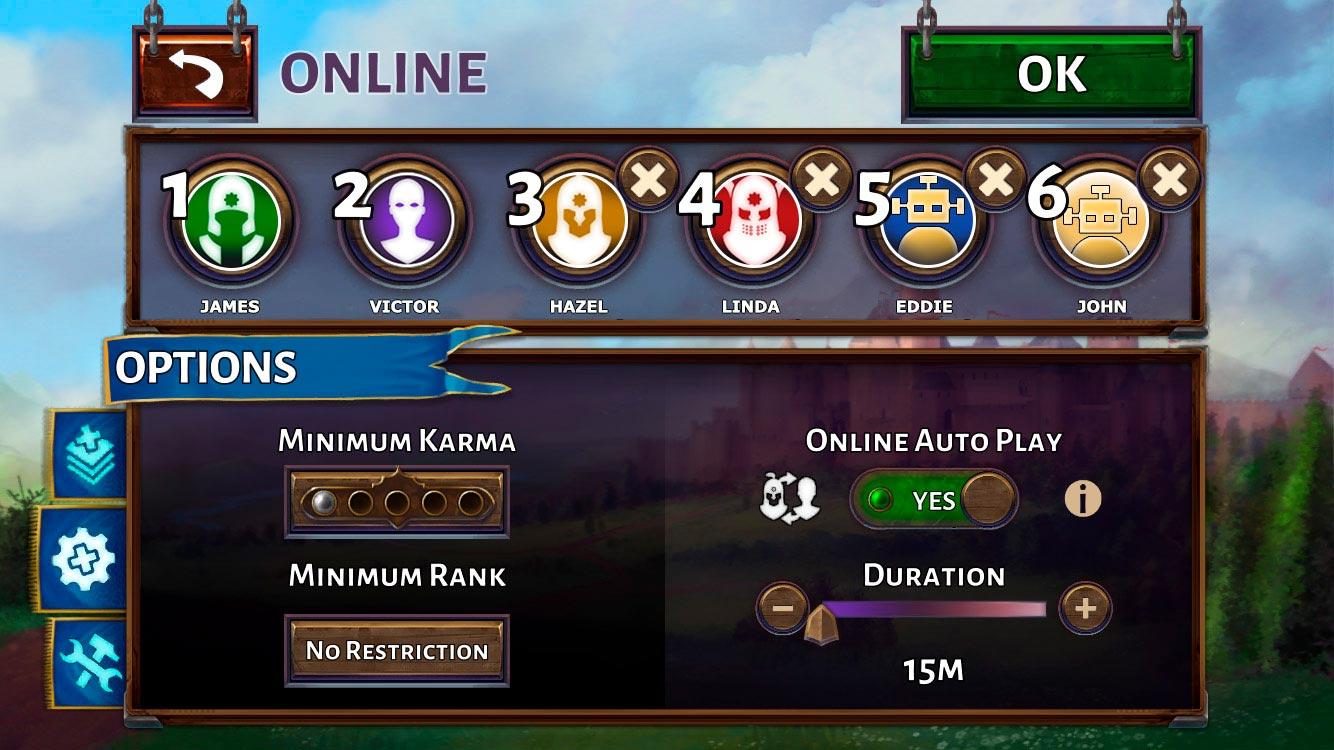Image resolution: width=1334 pixels, height=750 pixels.
Task: Show Online Auto Play info
Action: (1082, 499)
